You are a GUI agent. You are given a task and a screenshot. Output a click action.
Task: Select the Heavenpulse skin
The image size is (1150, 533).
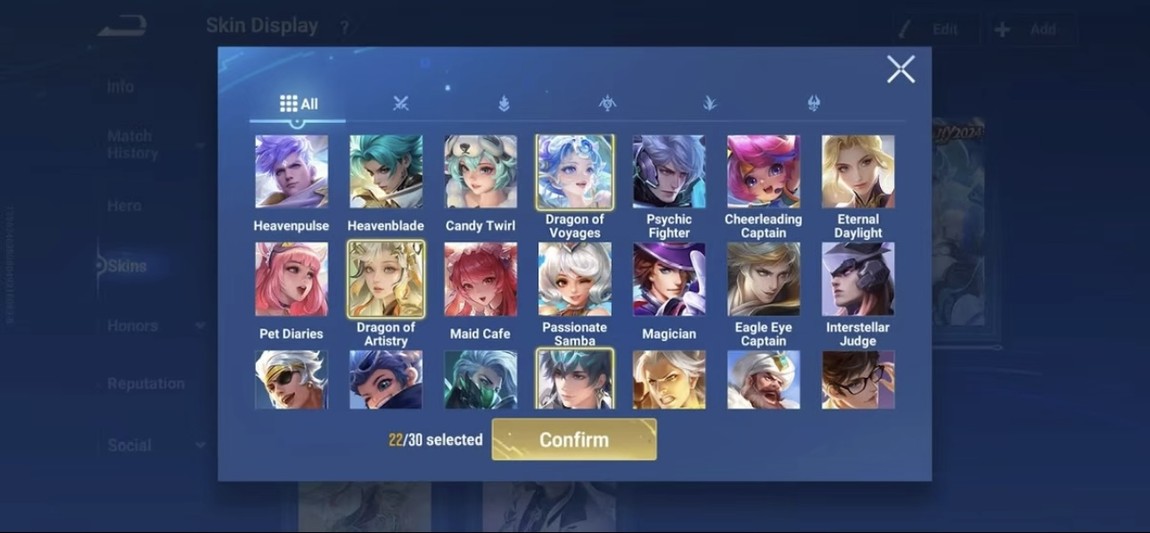coord(291,172)
